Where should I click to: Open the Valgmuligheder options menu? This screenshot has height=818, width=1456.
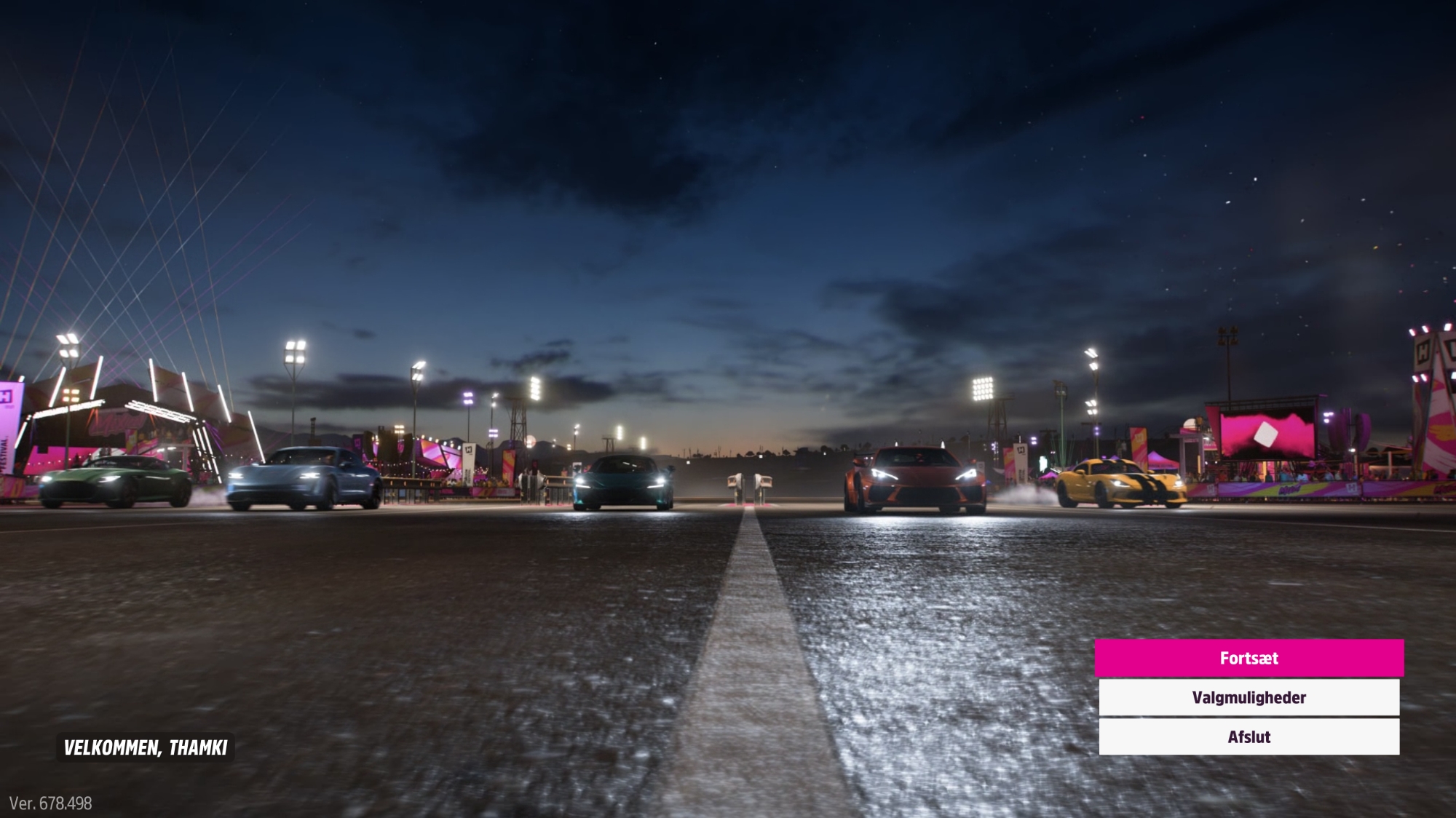1249,697
